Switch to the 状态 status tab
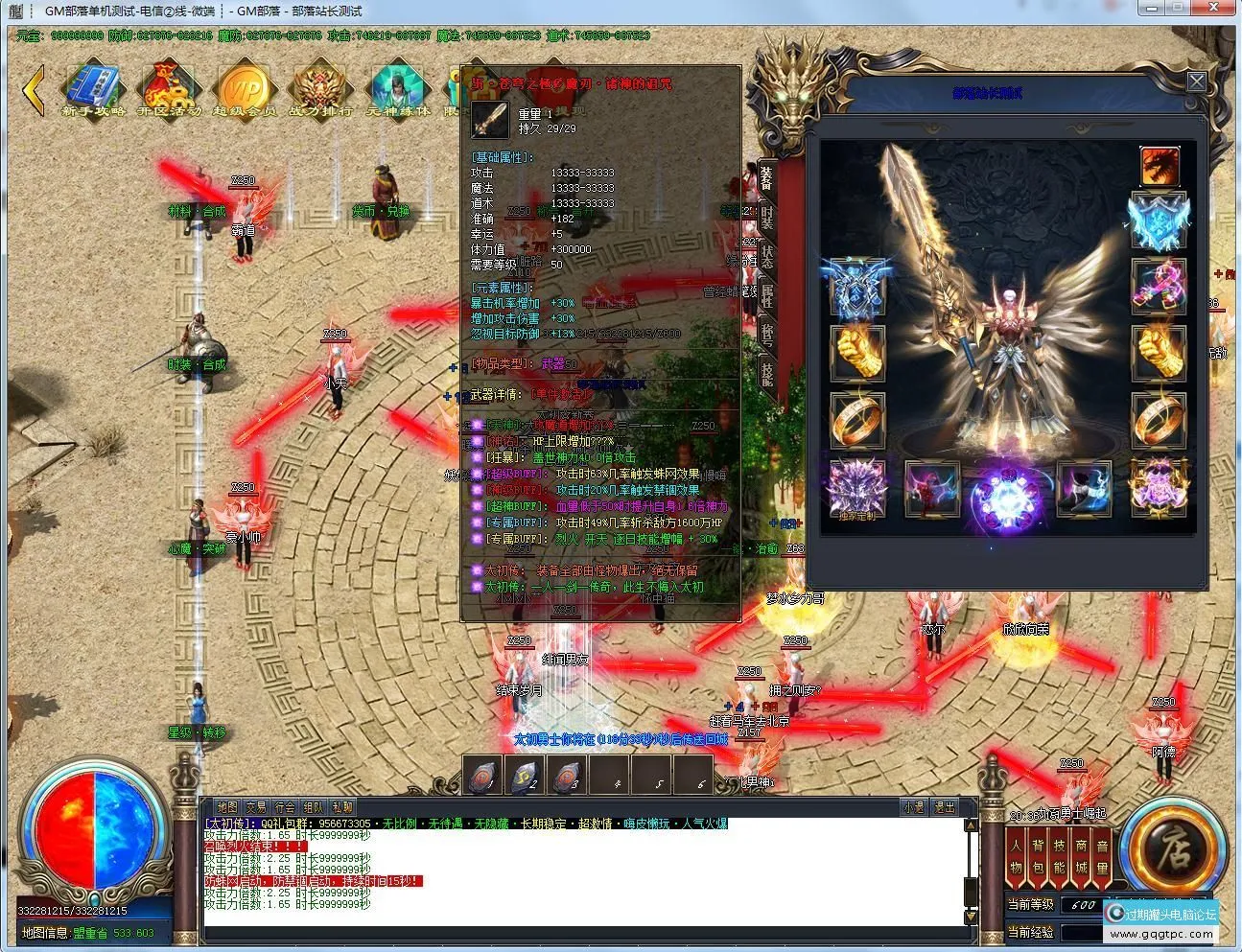 [x=766, y=256]
